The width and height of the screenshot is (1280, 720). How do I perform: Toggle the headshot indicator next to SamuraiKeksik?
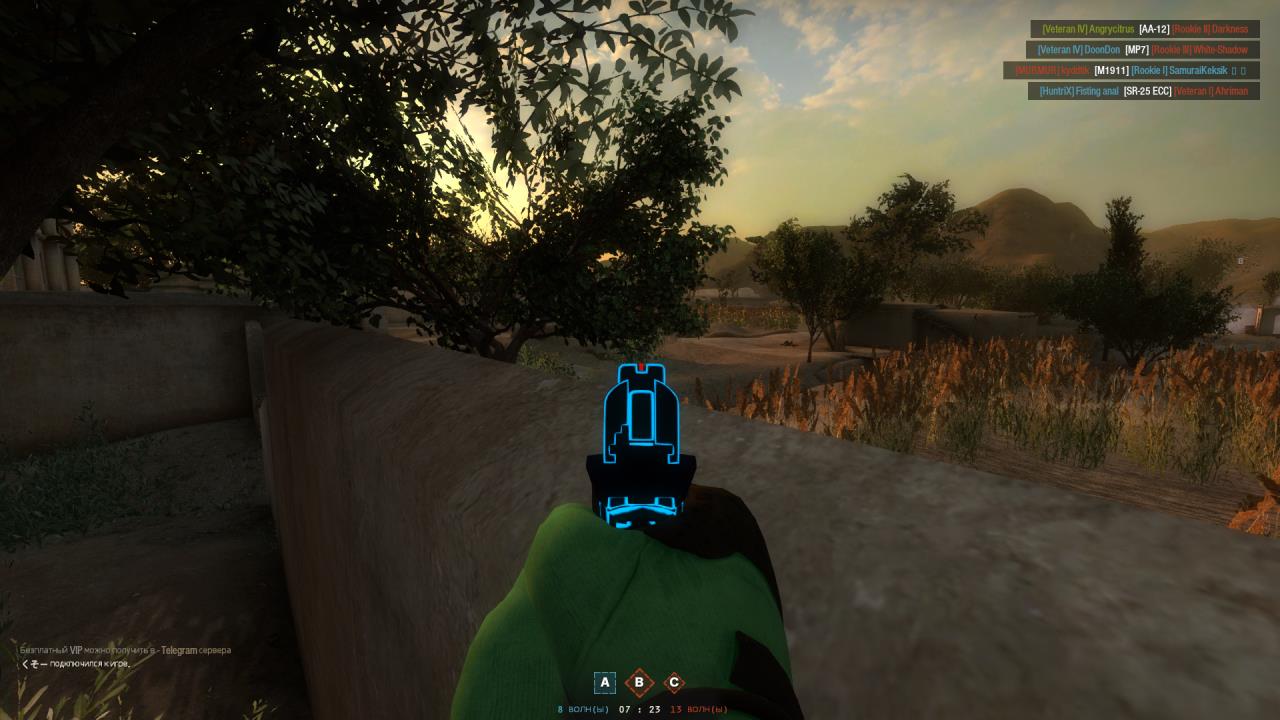1235,71
